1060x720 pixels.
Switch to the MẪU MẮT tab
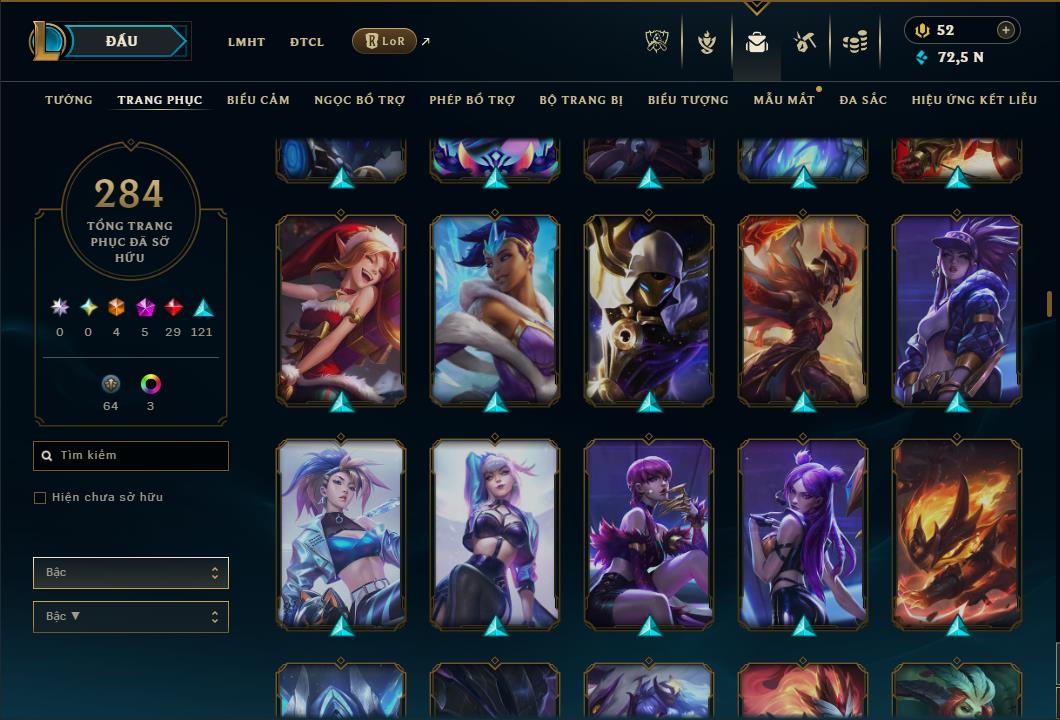(x=784, y=100)
